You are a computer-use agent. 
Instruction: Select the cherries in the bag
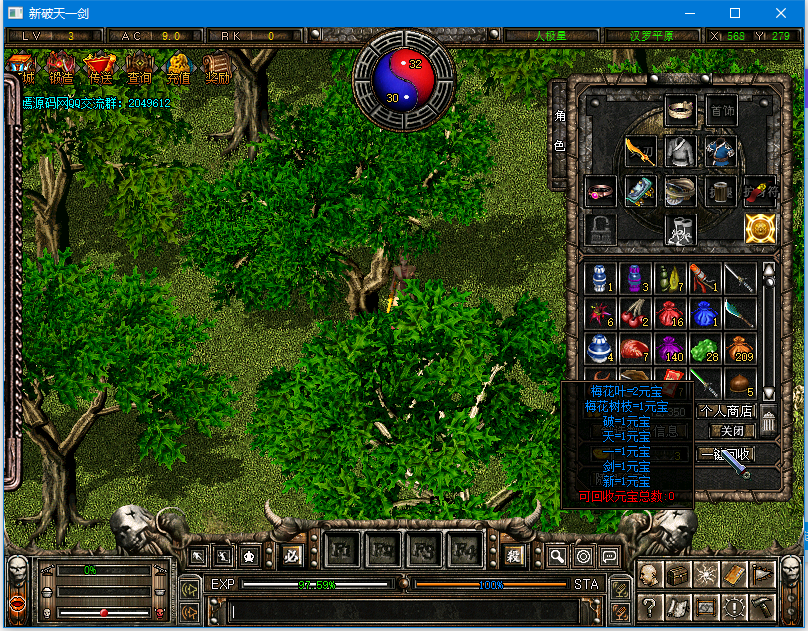[633, 312]
